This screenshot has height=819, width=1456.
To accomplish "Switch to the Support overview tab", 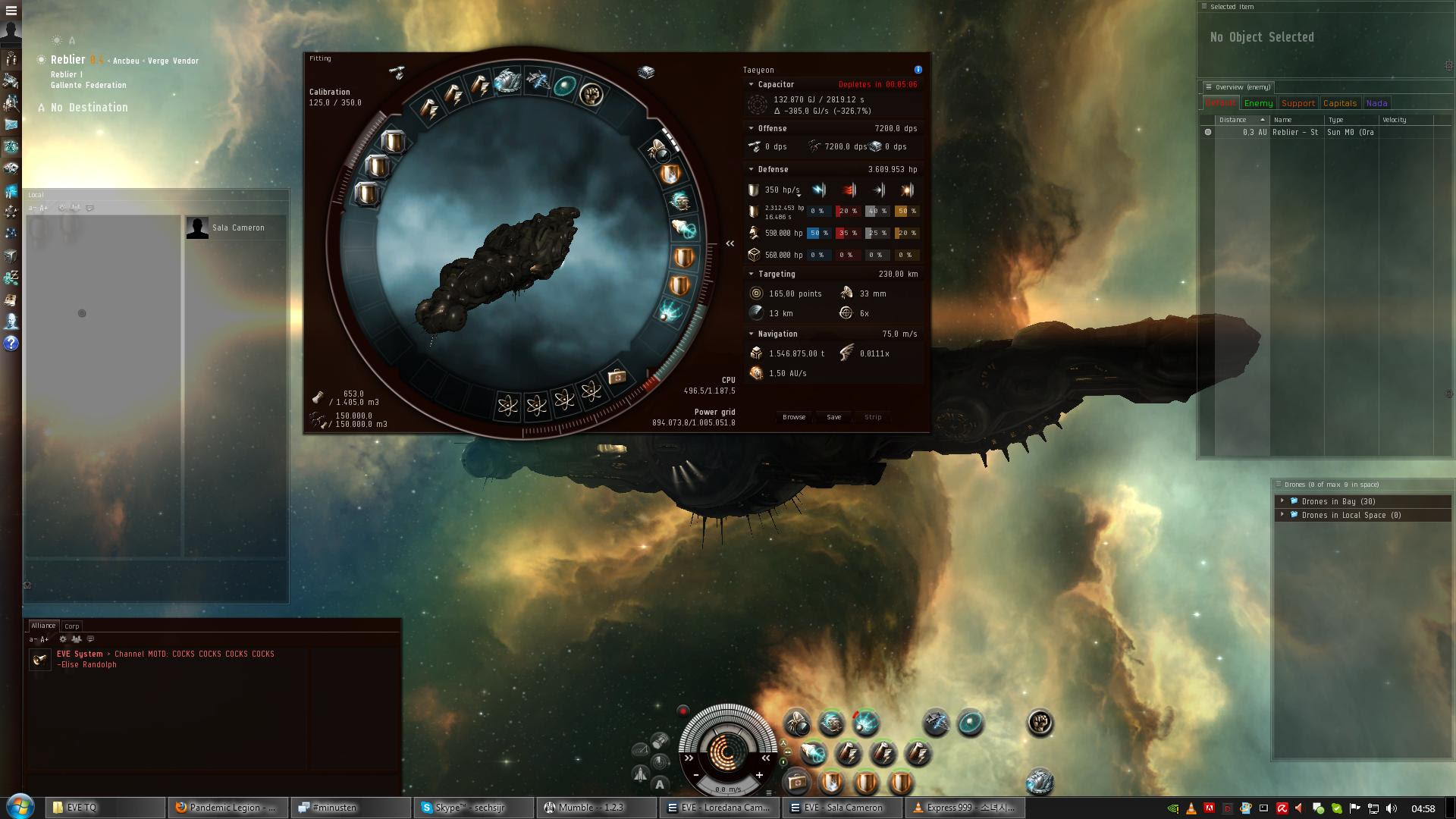I will (1298, 103).
